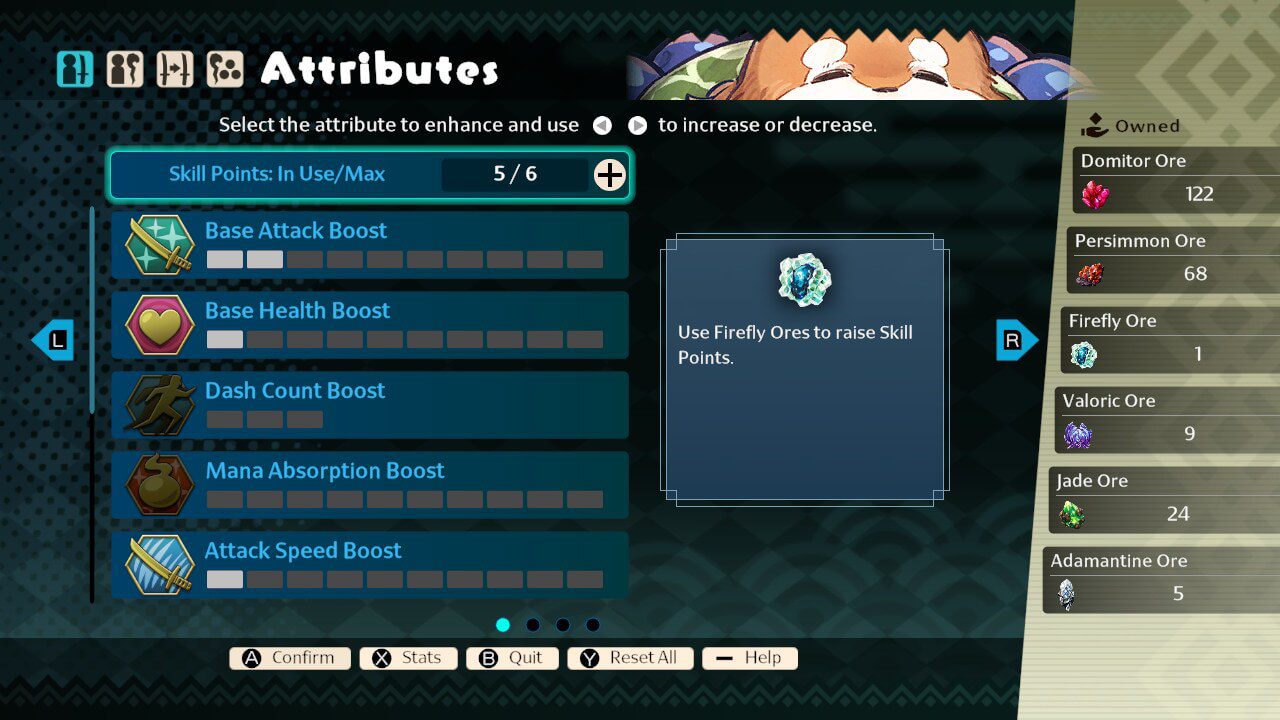Choose the Base Health Boost row
This screenshot has height=720, width=1280.
point(369,324)
